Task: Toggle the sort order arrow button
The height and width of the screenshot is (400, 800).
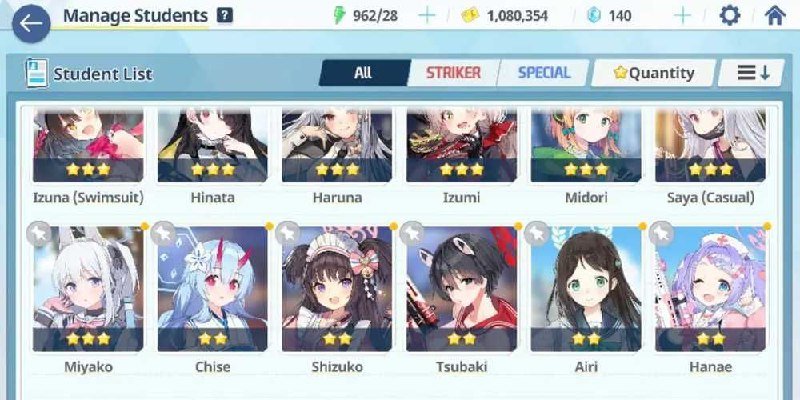Action: tap(753, 73)
